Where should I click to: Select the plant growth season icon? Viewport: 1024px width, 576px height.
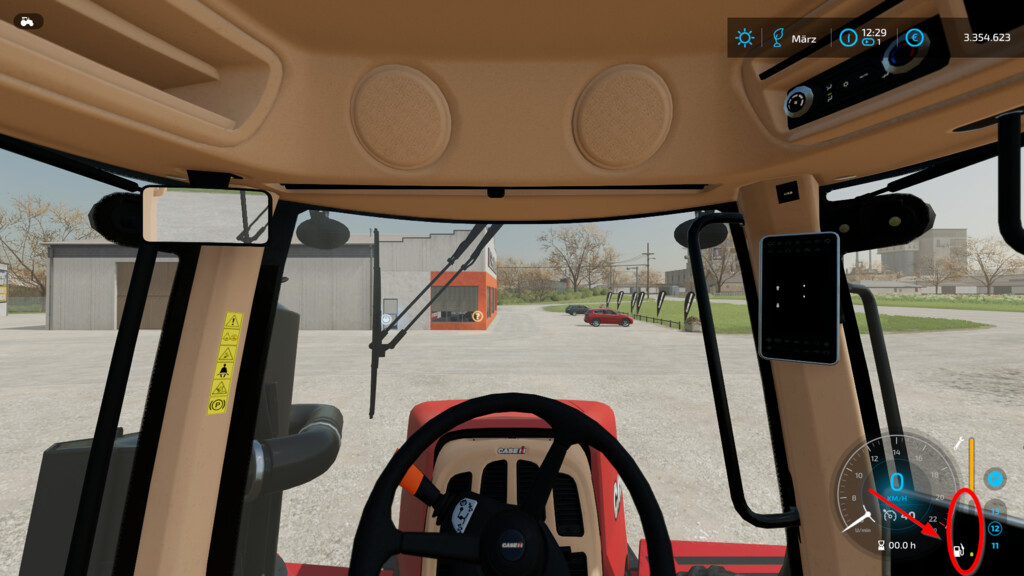pos(774,38)
